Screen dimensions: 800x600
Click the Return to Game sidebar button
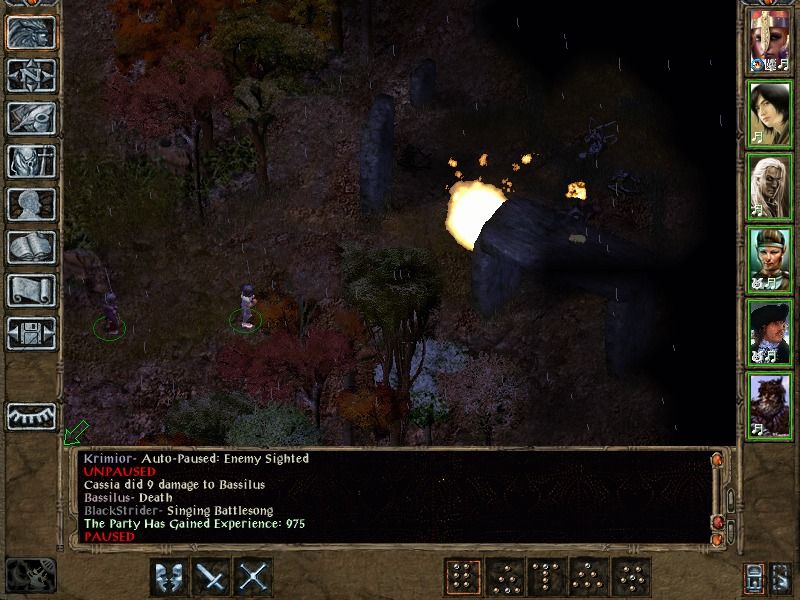(31, 33)
